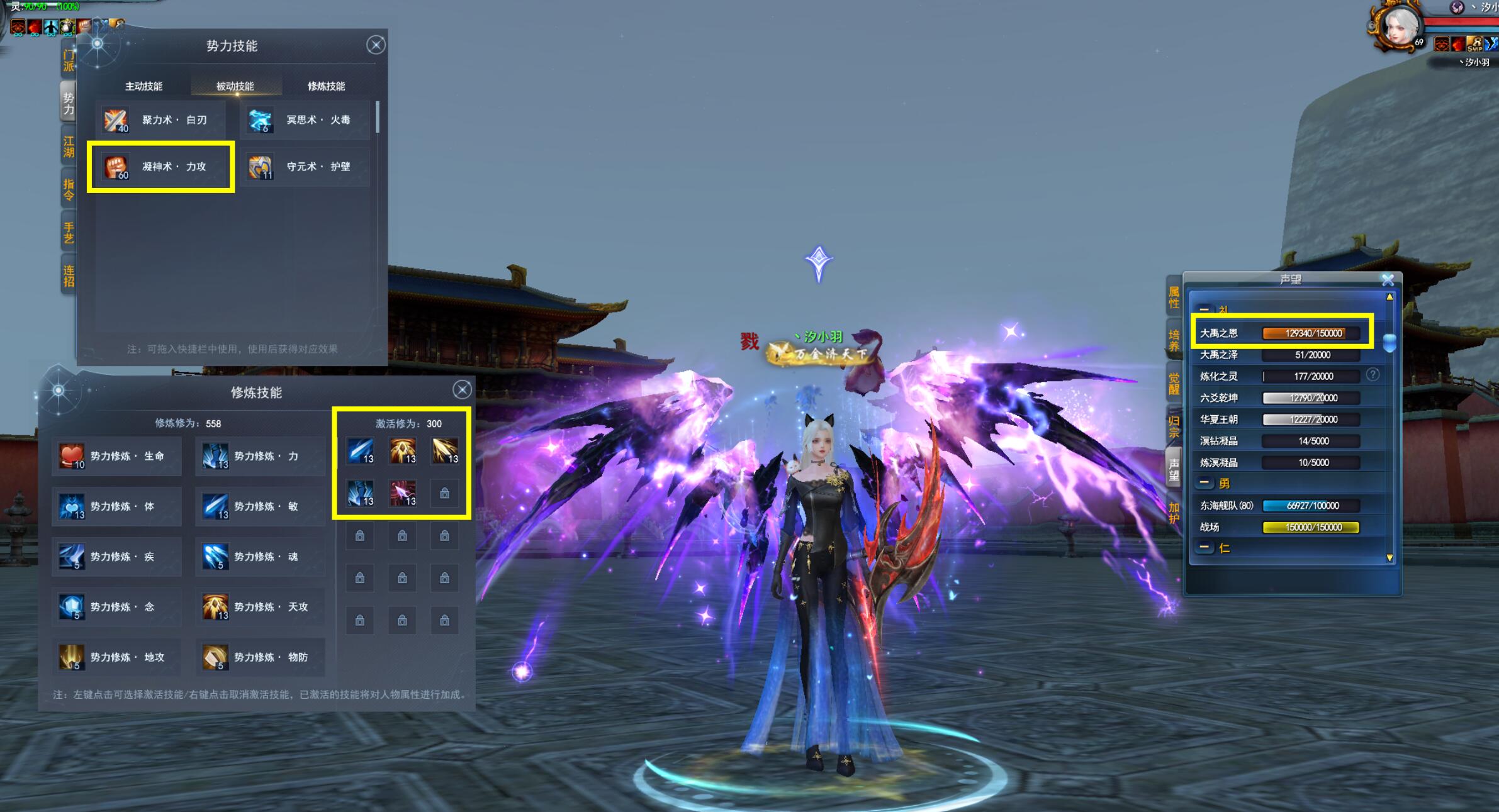This screenshot has width=1499, height=812.
Task: Select the 冥思术·火毒 skill
Action: [306, 120]
